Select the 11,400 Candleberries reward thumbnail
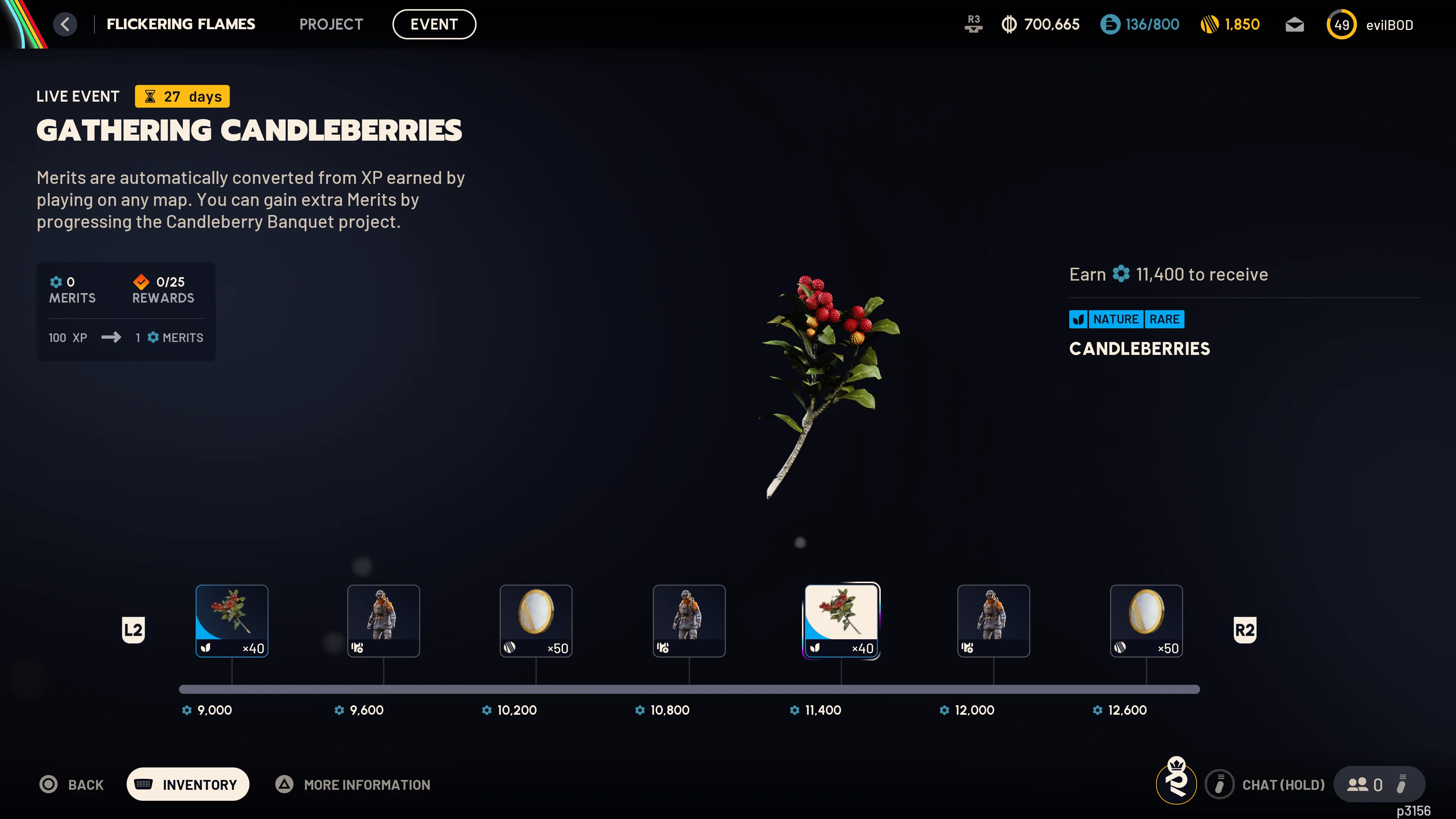This screenshot has width=1456, height=819. click(842, 620)
